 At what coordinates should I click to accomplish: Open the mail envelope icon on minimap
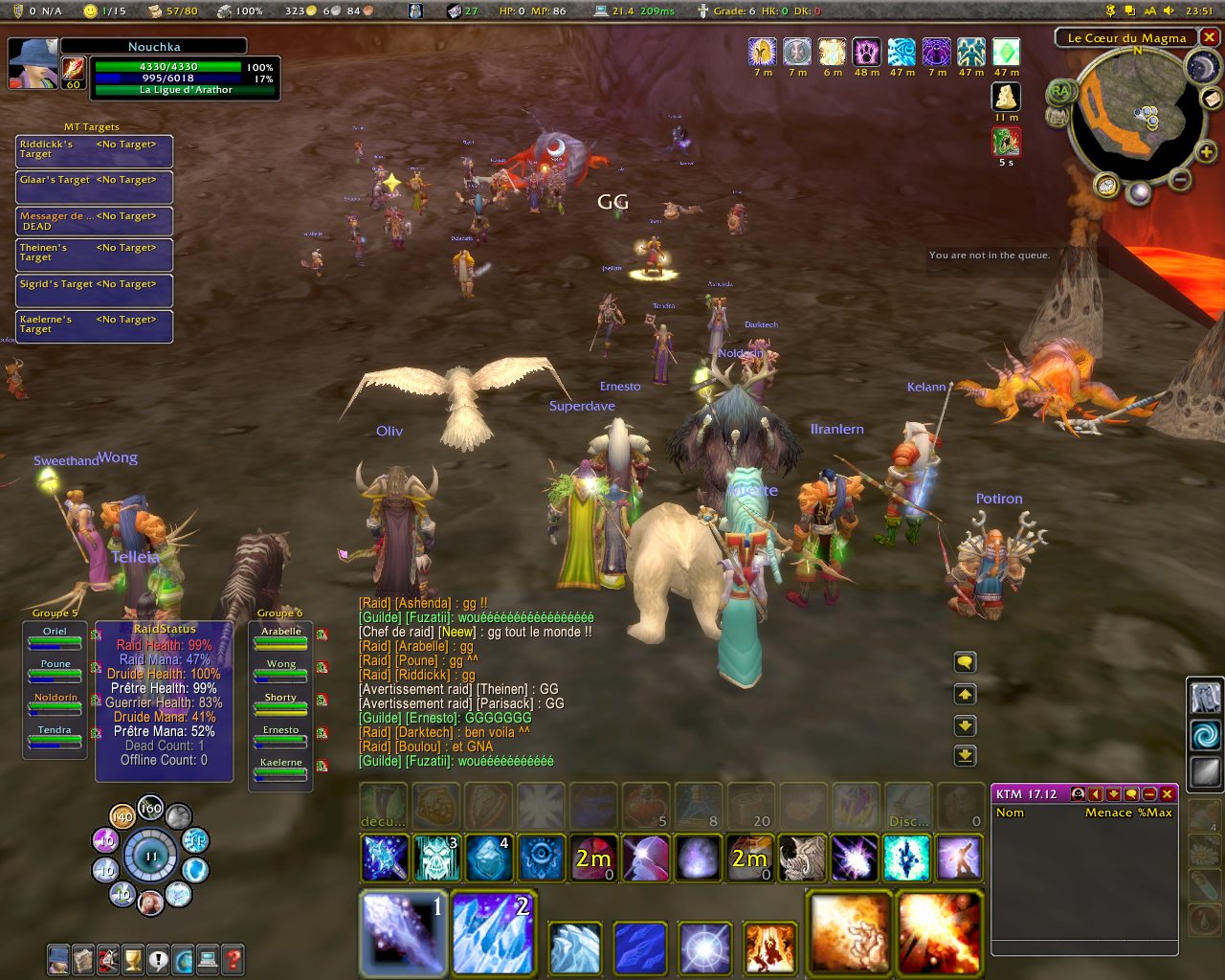(1211, 99)
